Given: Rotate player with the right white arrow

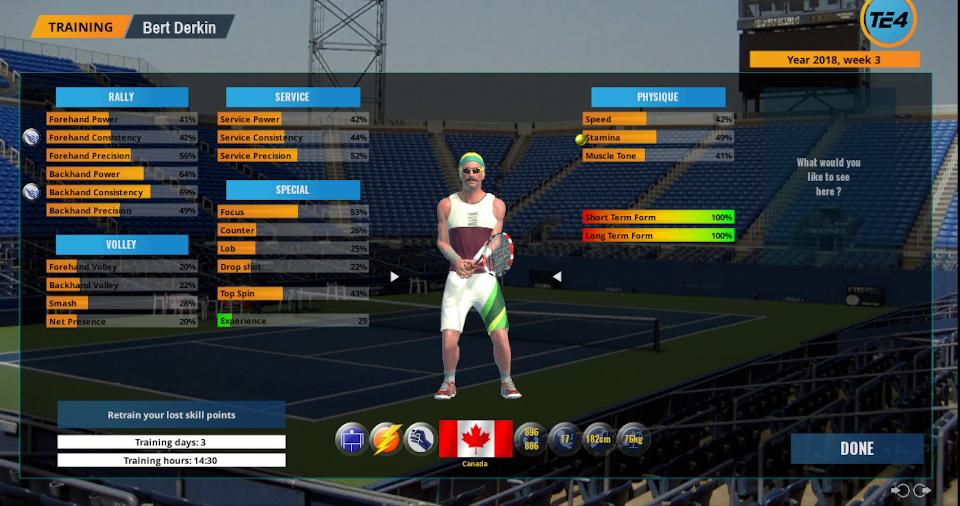Looking at the screenshot, I should (557, 277).
